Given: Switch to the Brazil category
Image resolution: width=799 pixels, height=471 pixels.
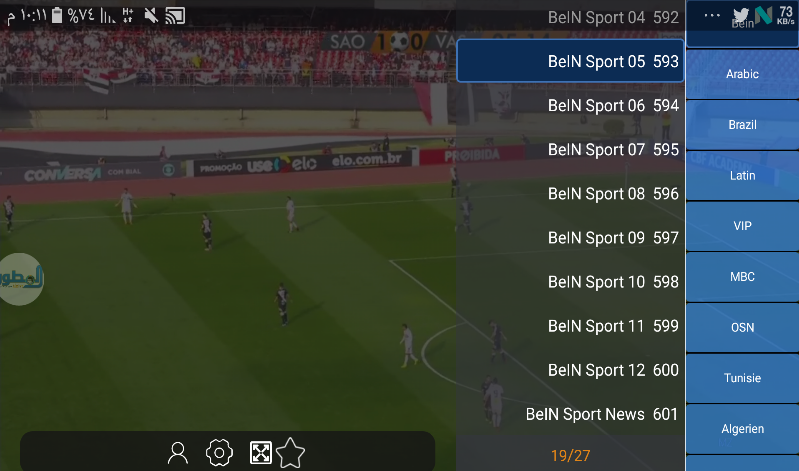Looking at the screenshot, I should point(742,125).
